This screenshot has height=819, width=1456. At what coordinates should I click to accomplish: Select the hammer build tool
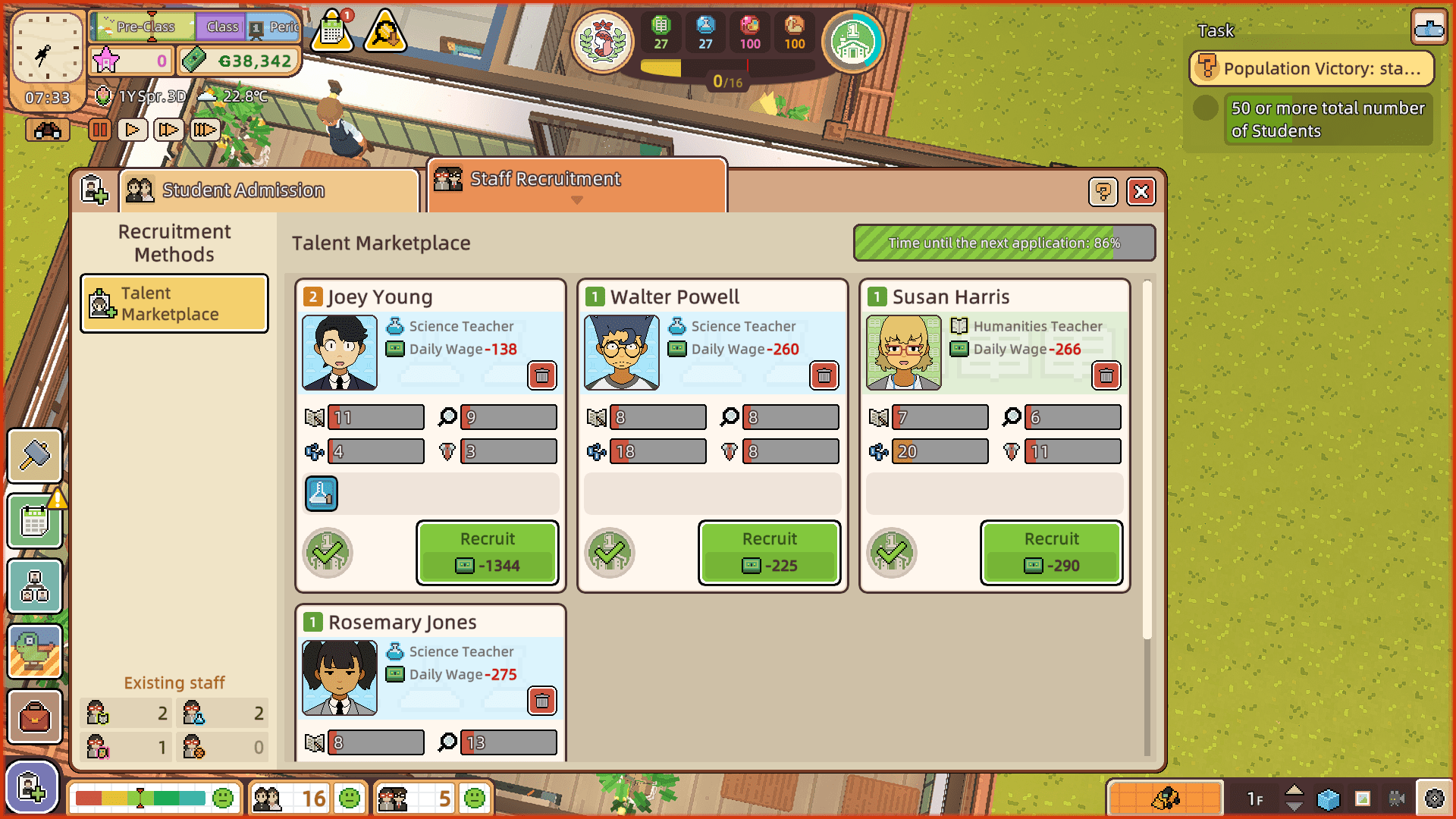click(35, 456)
